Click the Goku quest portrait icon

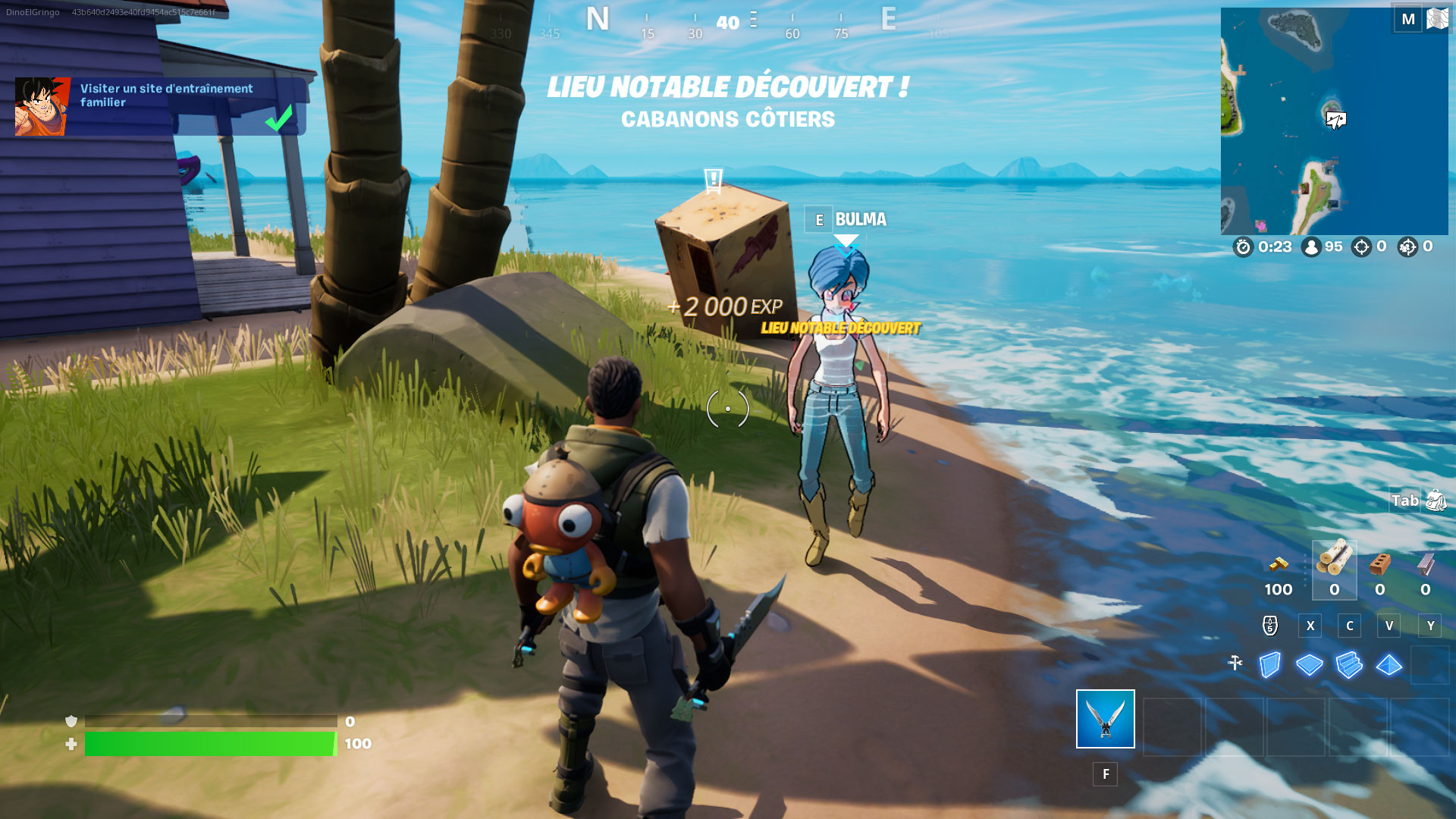coord(39,105)
